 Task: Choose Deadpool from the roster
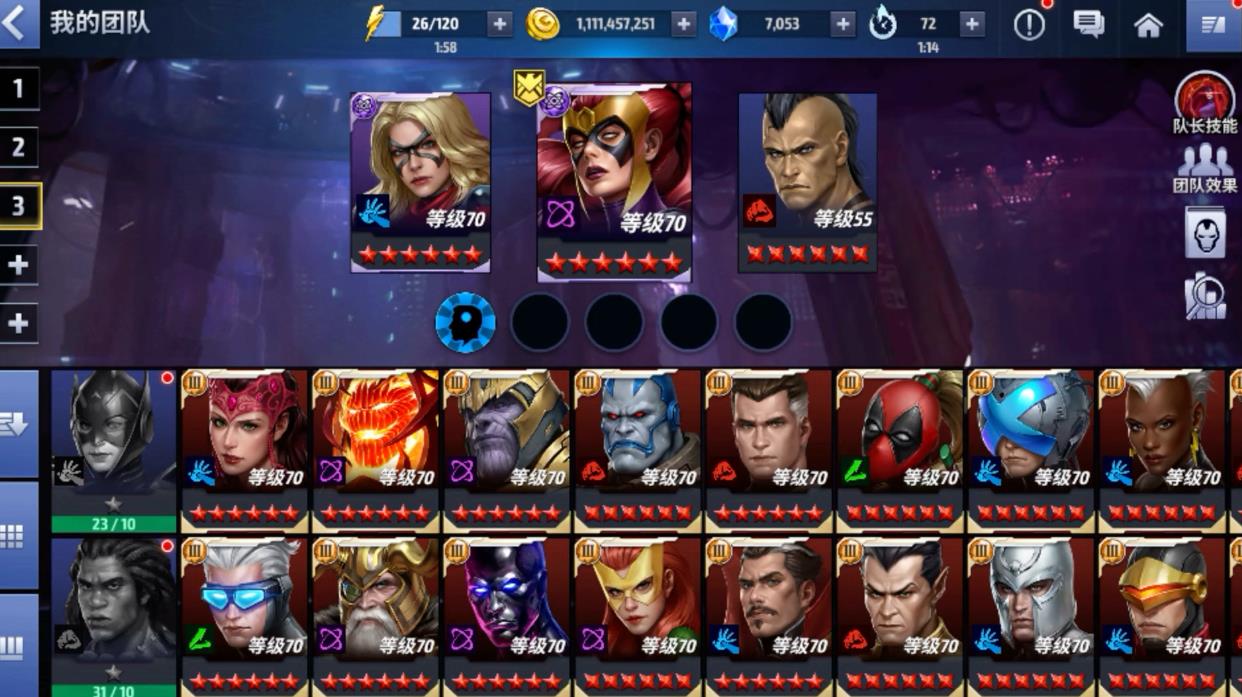pyautogui.click(x=900, y=445)
